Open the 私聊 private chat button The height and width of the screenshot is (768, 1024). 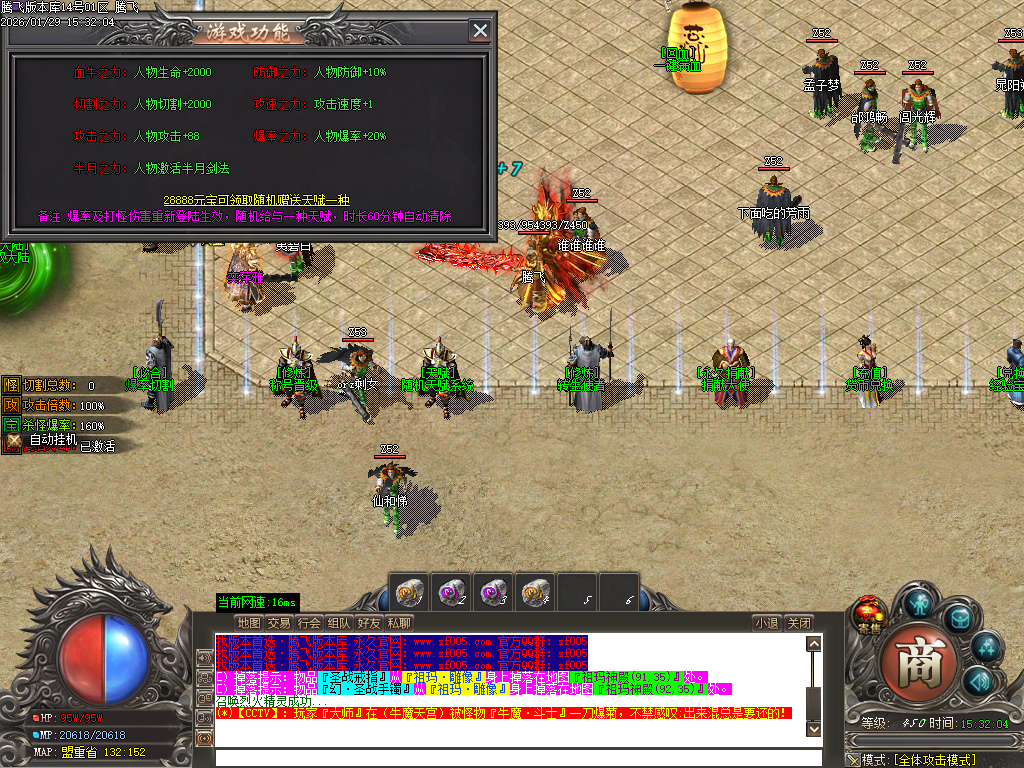[x=399, y=623]
